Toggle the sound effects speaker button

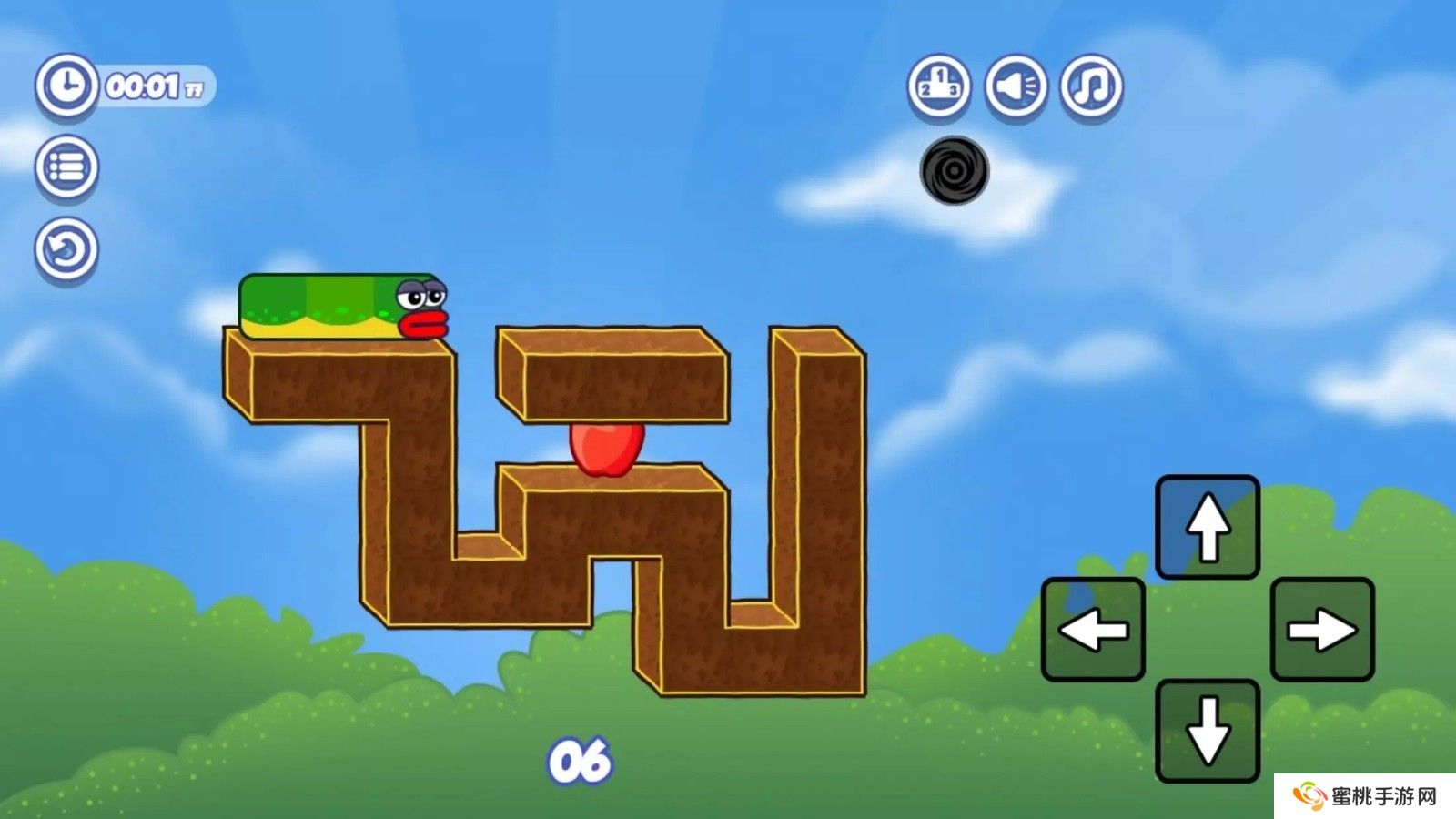coord(1015,86)
